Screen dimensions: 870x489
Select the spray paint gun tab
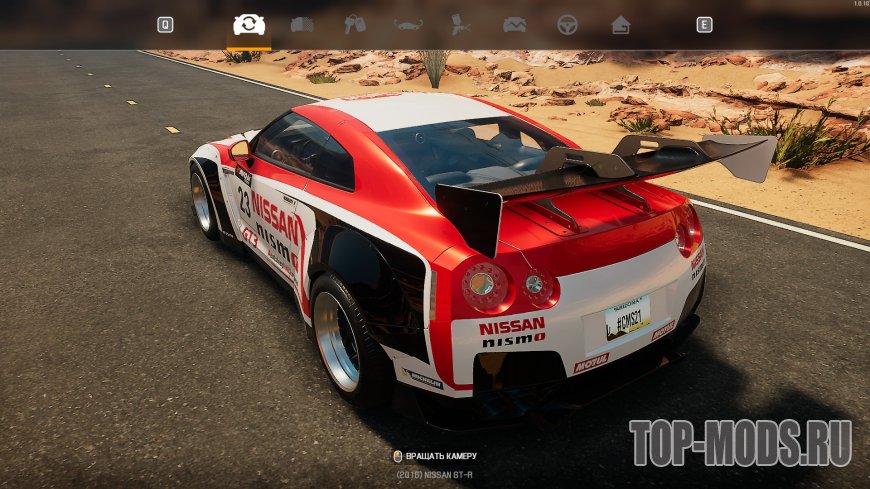[461, 25]
